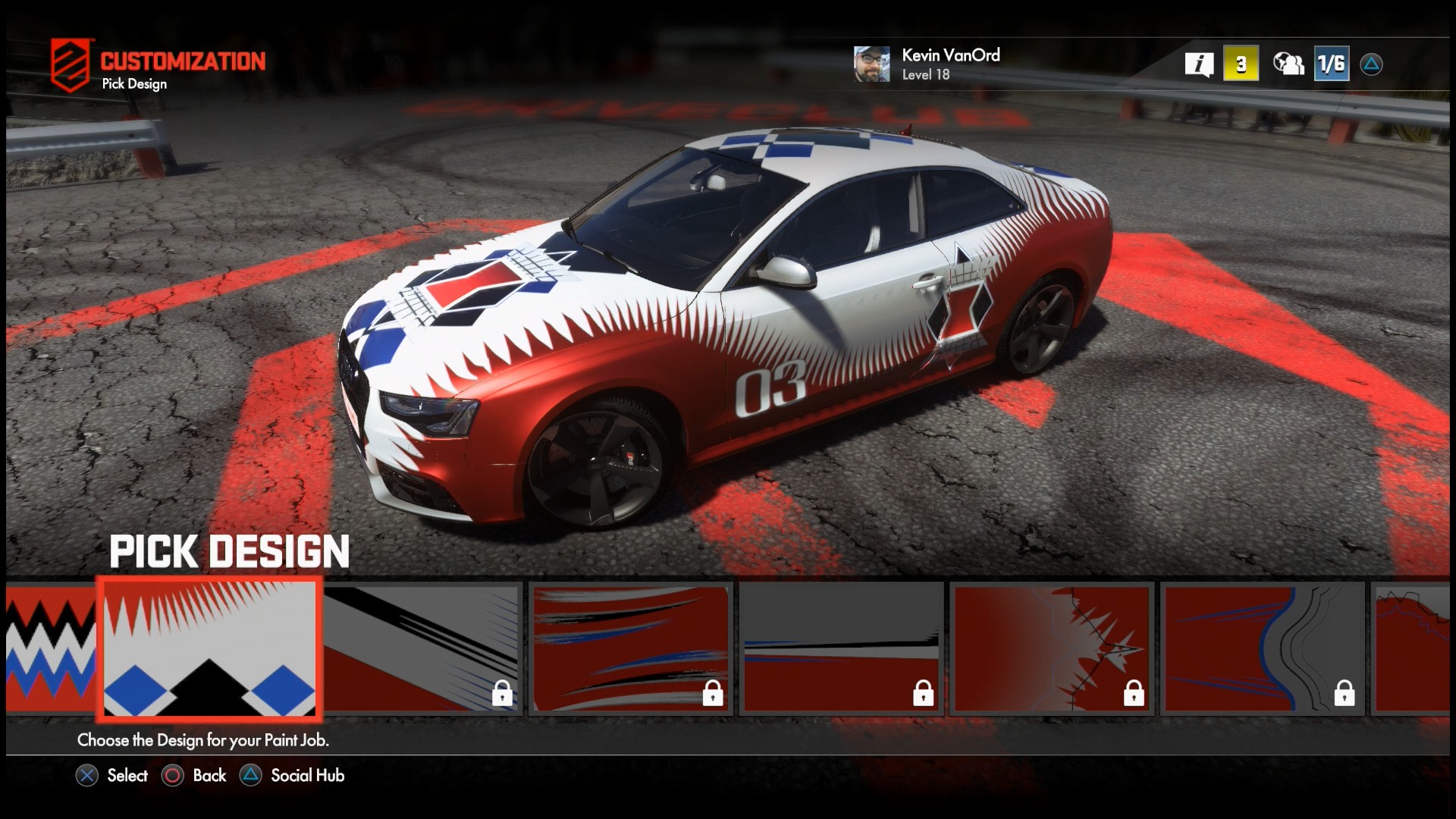This screenshot has height=819, width=1456.
Task: Click the yellow level-up counter showing 3
Action: (1241, 64)
